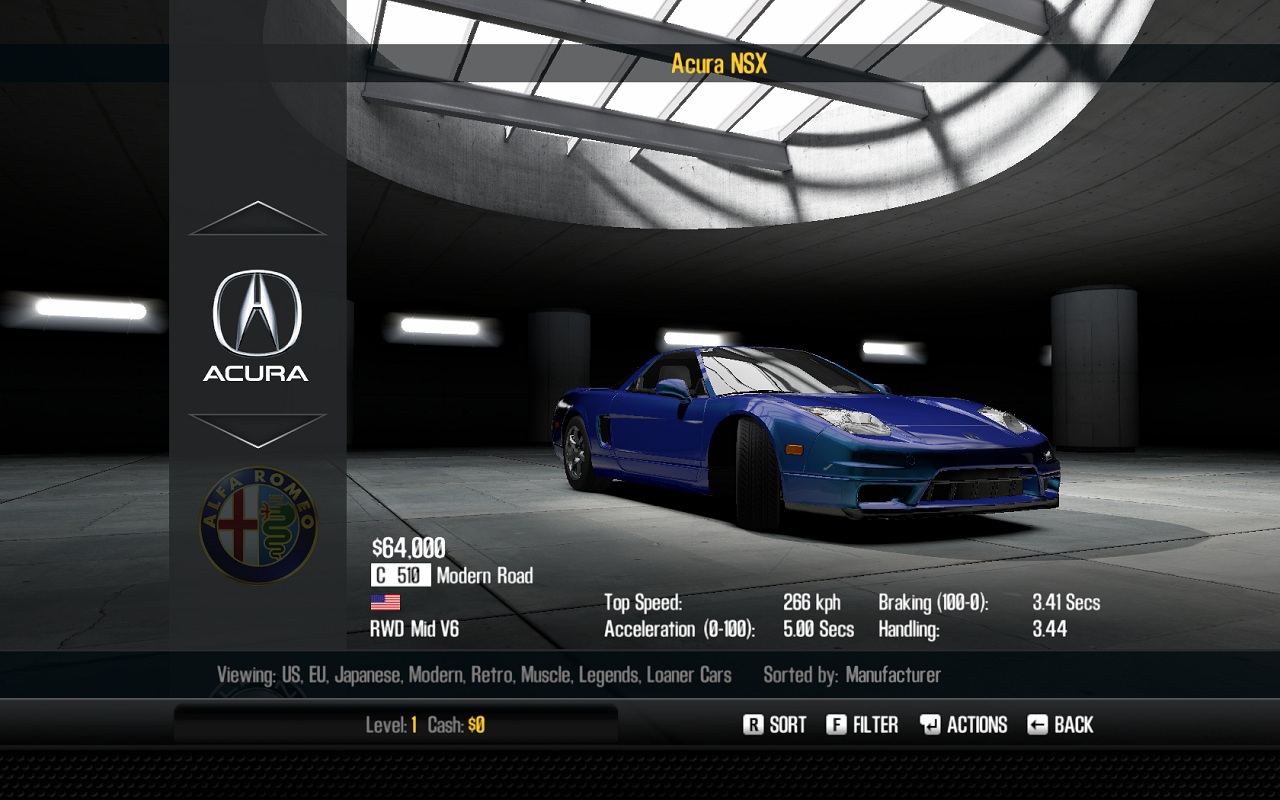Screen dimensions: 1280x800
Task: Click the C 510 performance class badge
Action: coord(399,575)
